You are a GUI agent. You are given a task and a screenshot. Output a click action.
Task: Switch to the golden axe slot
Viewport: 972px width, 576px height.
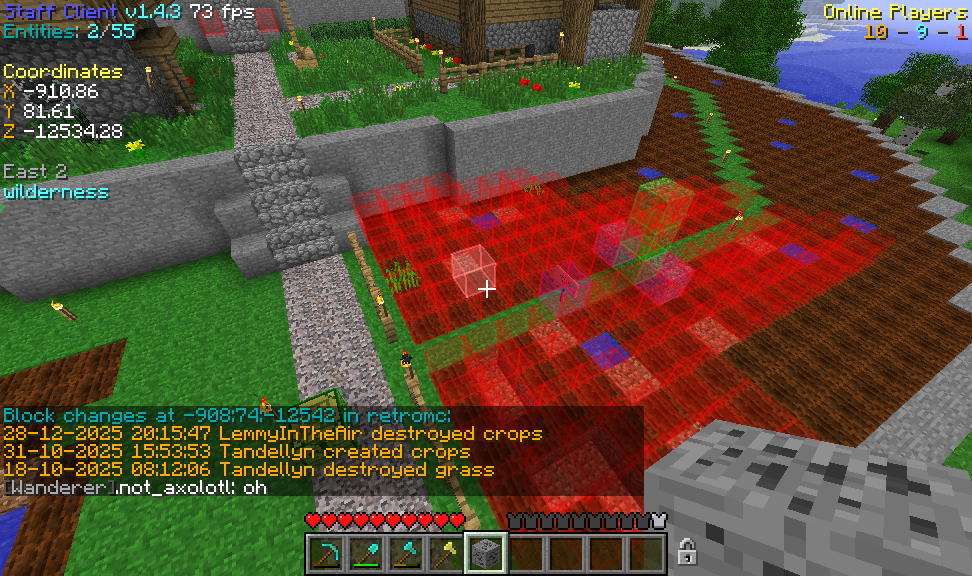click(446, 553)
